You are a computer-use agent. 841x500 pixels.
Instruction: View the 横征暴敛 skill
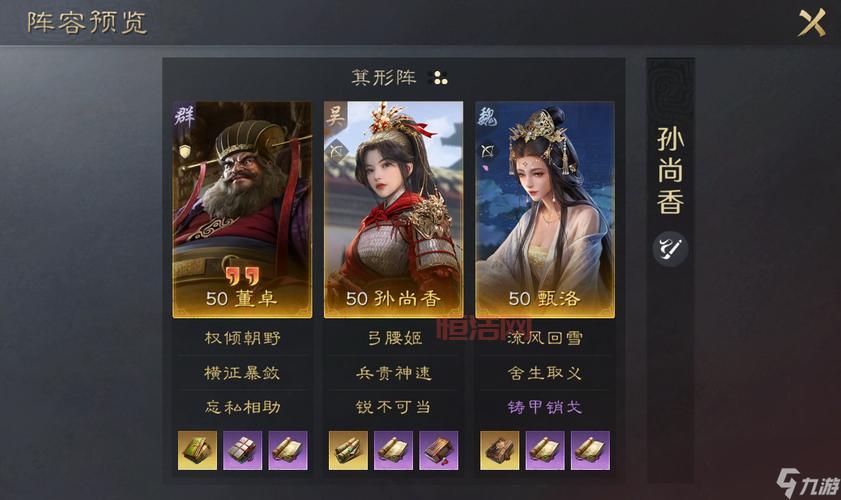242,373
